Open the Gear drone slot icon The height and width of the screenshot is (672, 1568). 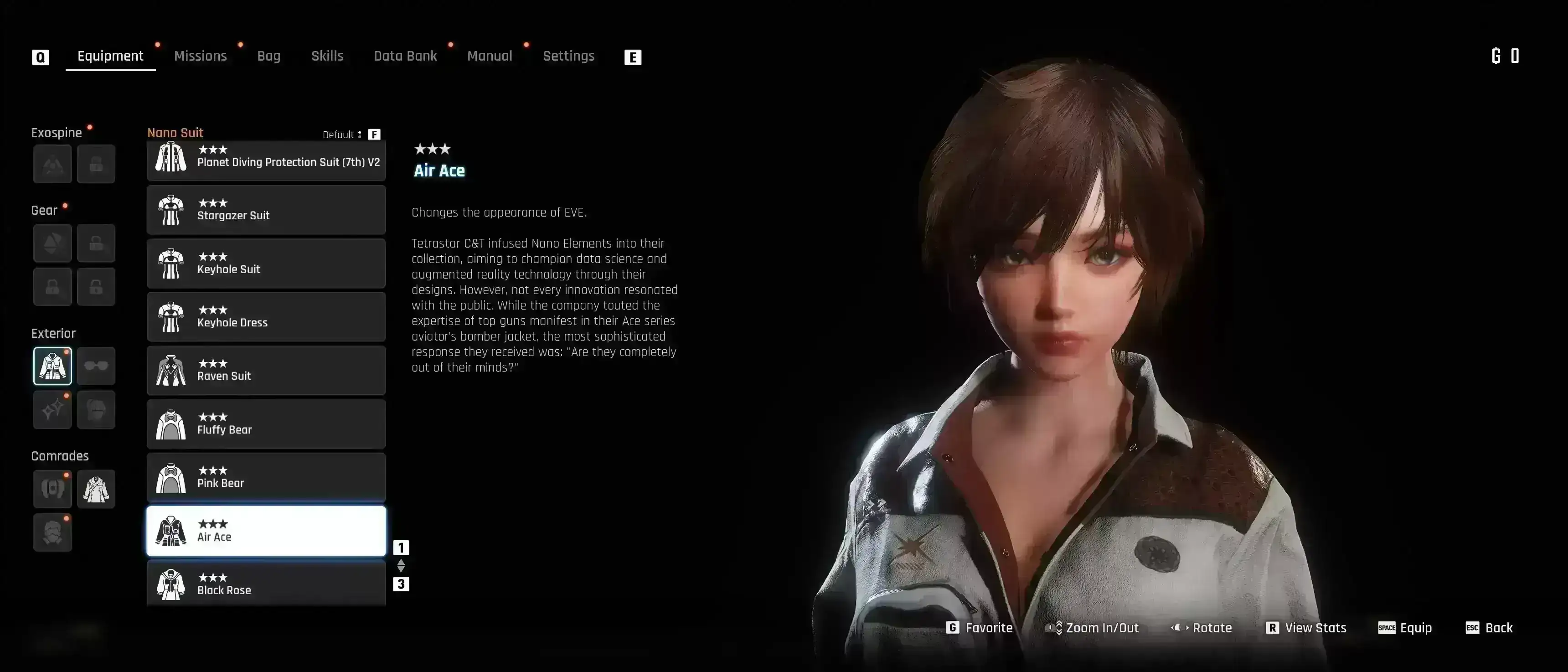pyautogui.click(x=52, y=243)
